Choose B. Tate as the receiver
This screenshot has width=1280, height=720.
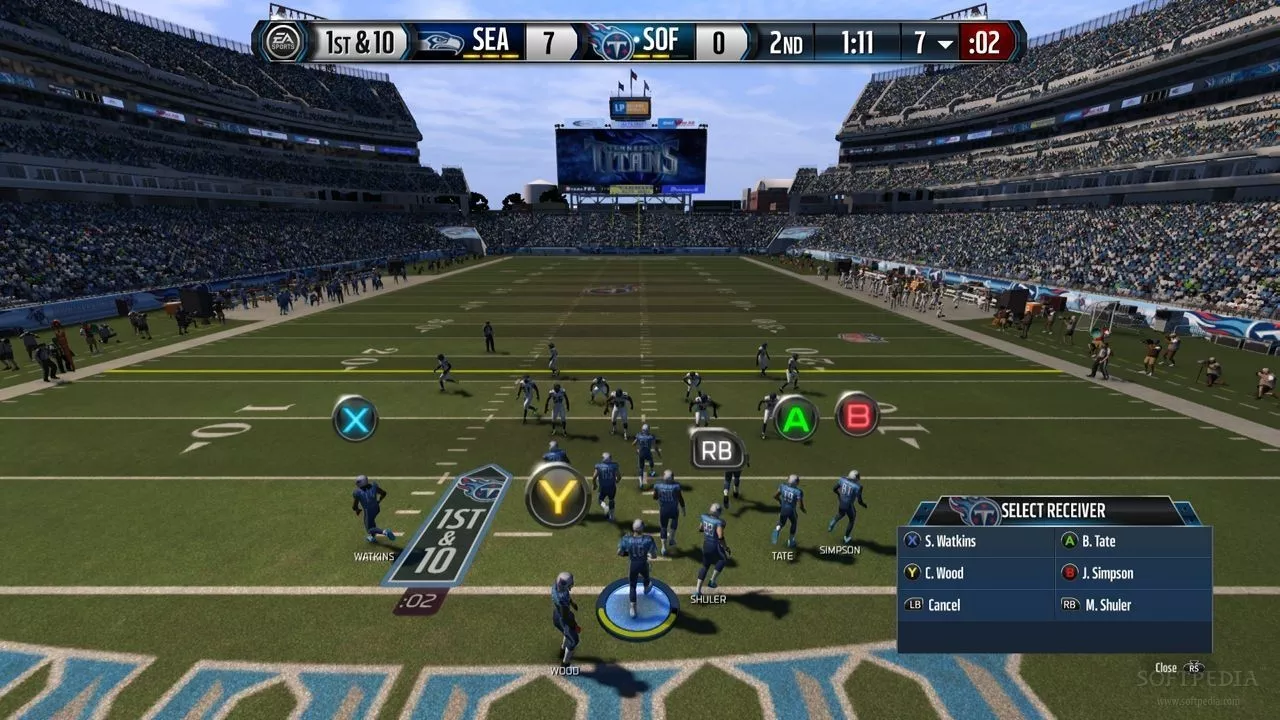coord(1097,542)
